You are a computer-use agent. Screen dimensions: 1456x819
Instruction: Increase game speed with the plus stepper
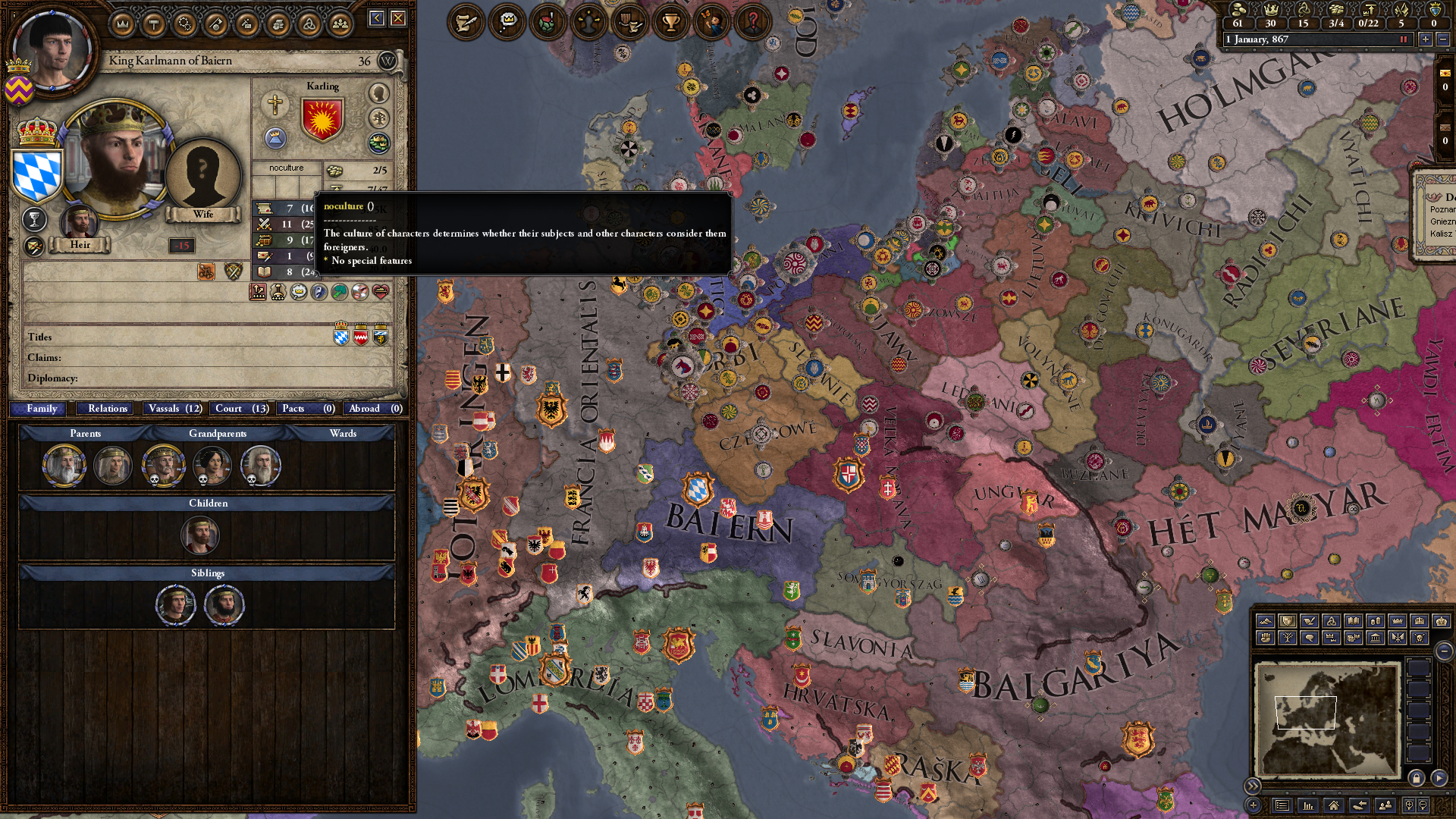click(x=1426, y=39)
